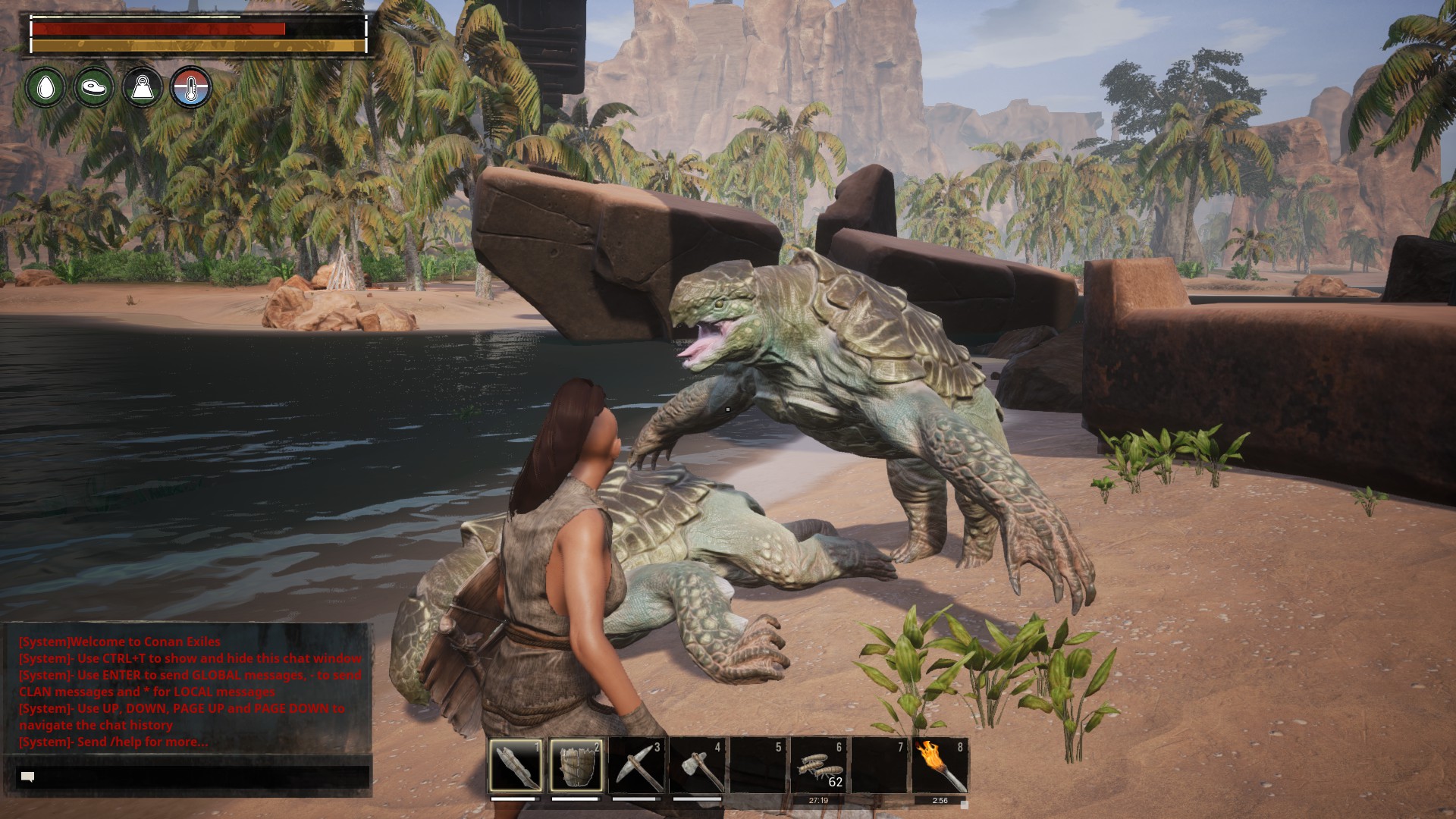The image size is (1456, 819).
Task: Click the hunger meat icon
Action: [x=94, y=87]
